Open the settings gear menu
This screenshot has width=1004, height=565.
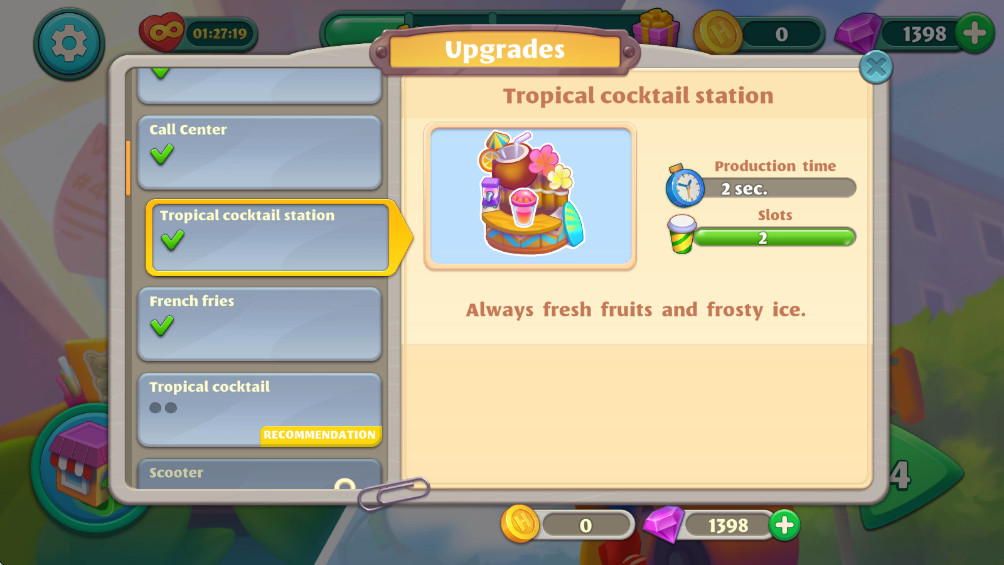[x=69, y=43]
